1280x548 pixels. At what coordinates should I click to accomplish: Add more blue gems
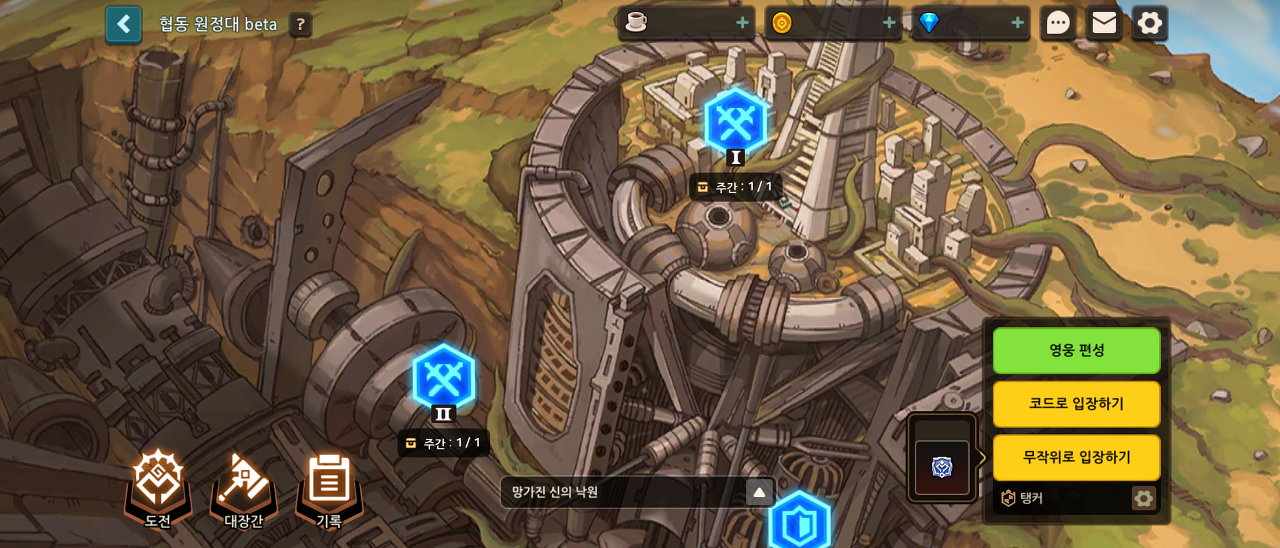(1017, 23)
